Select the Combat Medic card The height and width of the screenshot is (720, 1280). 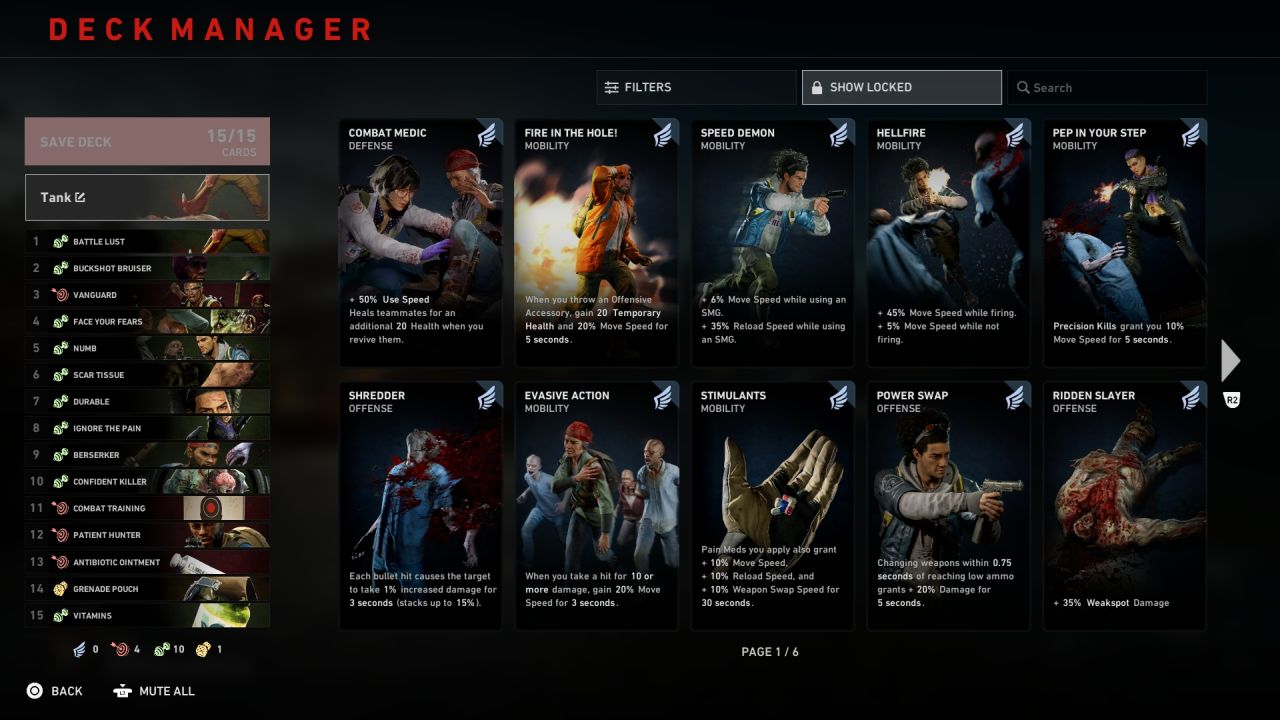[x=421, y=243]
